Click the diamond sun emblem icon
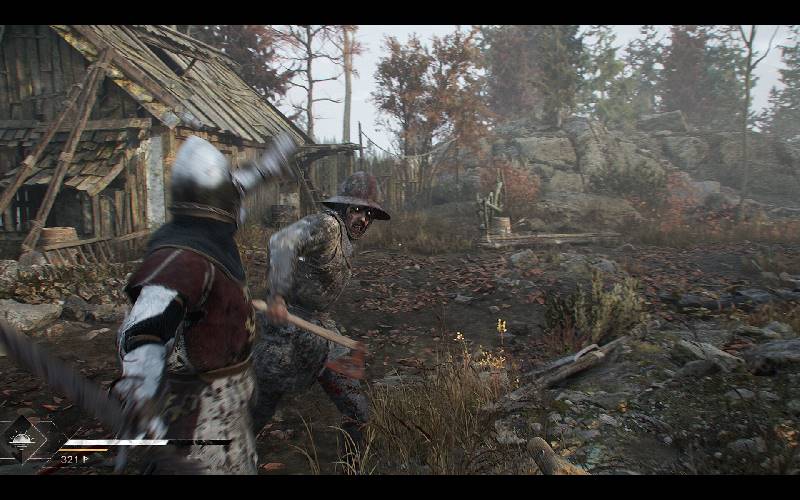This screenshot has height=500, width=800. (21, 441)
